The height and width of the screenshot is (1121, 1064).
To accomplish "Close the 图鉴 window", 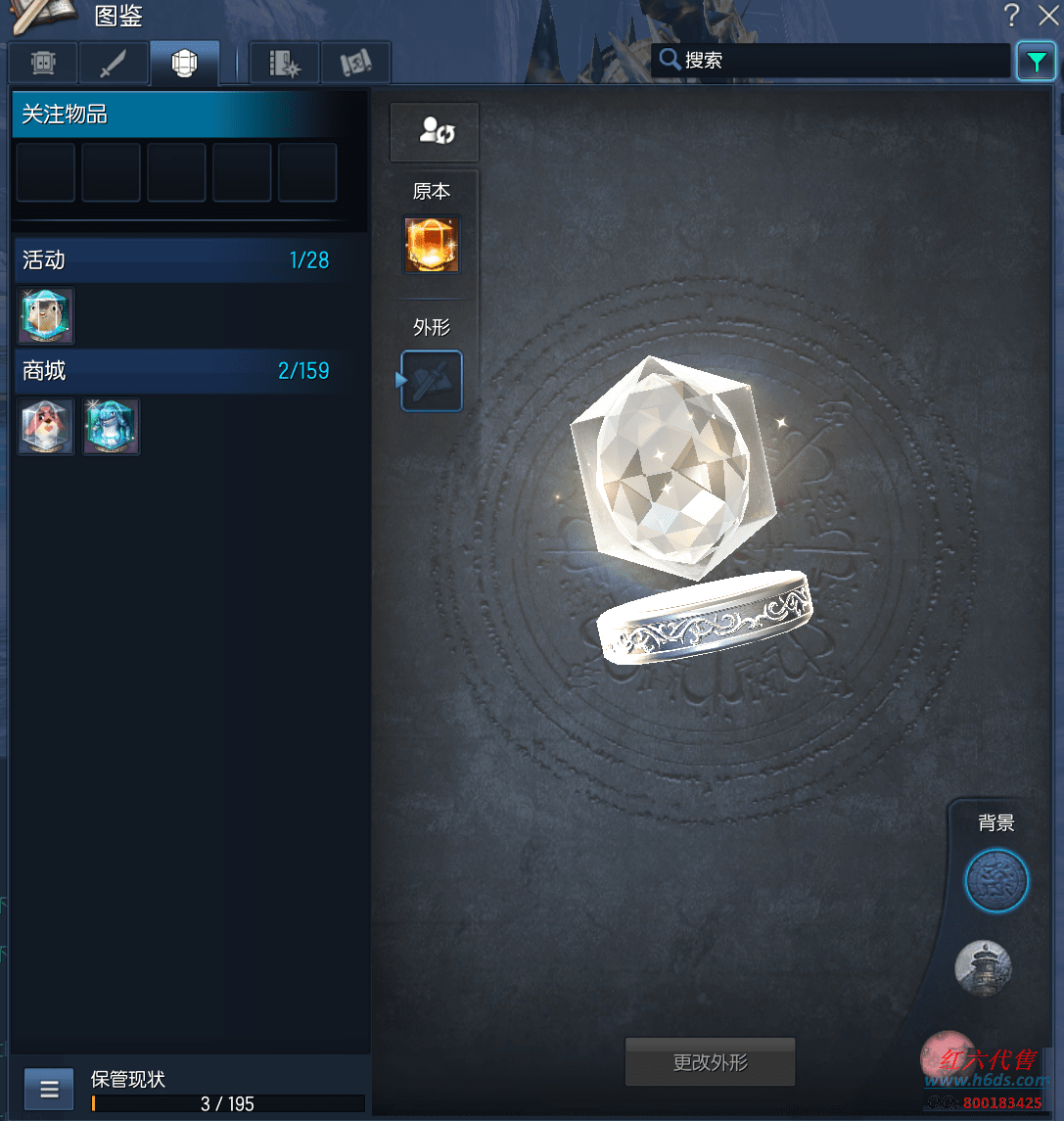I will (1047, 16).
